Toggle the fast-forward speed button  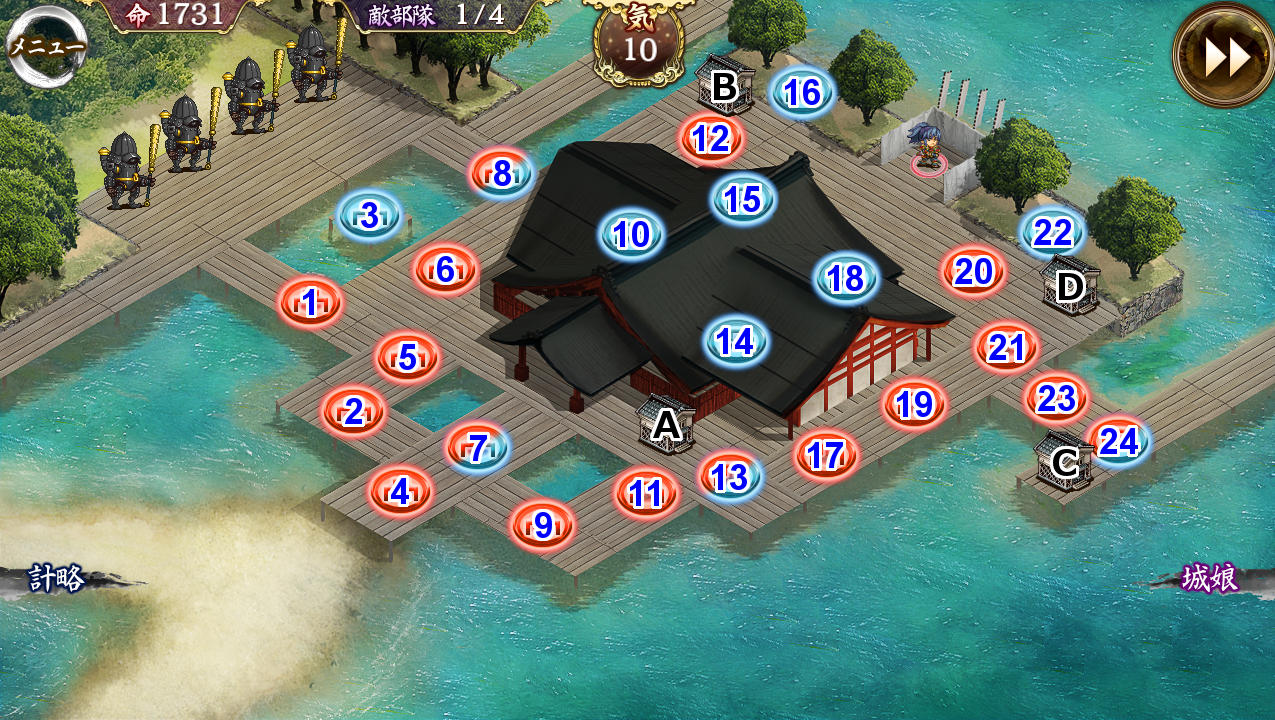tap(1224, 56)
